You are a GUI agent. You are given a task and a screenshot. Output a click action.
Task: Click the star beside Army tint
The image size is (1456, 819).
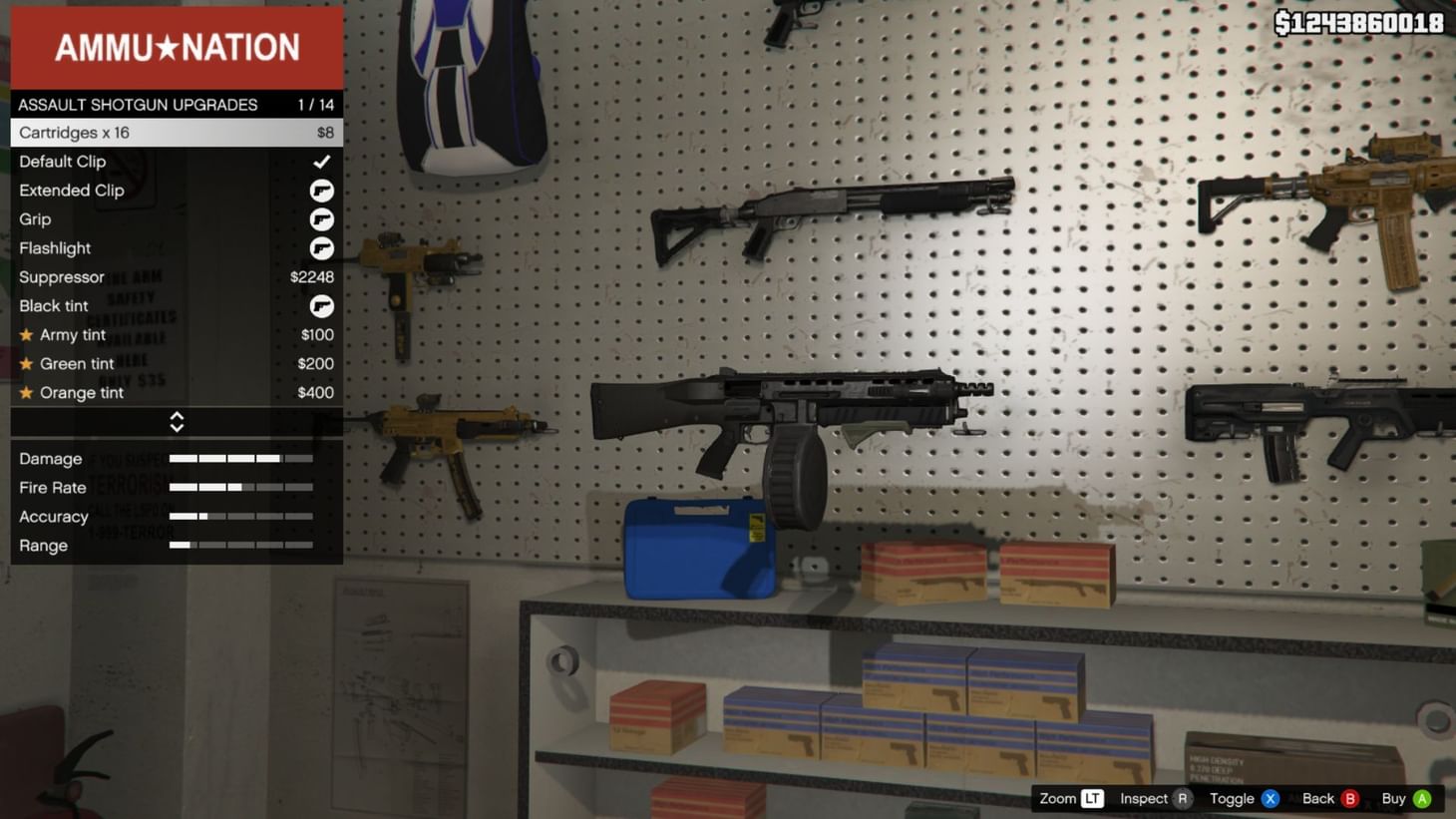[x=25, y=334]
